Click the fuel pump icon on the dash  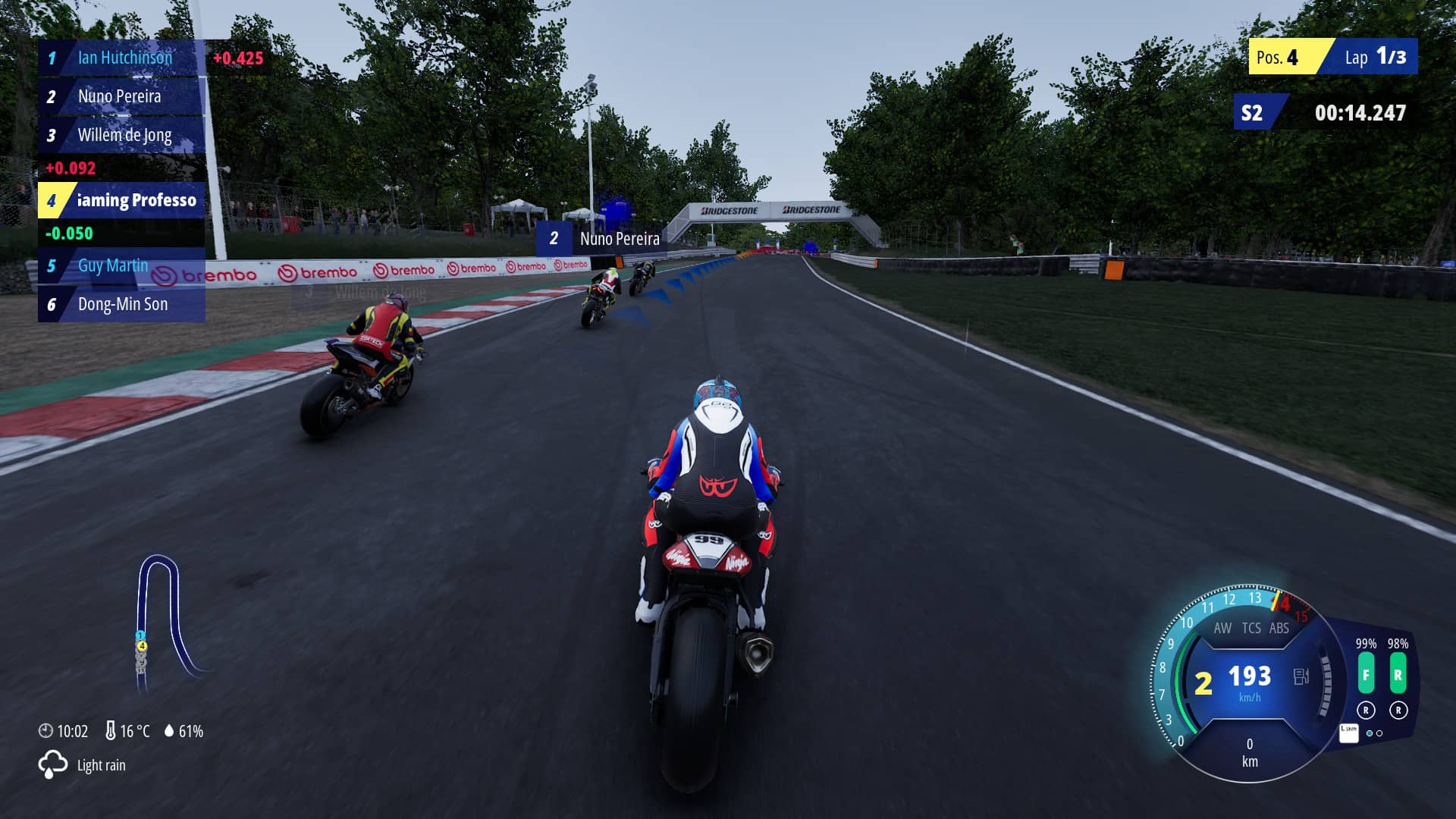click(1301, 676)
